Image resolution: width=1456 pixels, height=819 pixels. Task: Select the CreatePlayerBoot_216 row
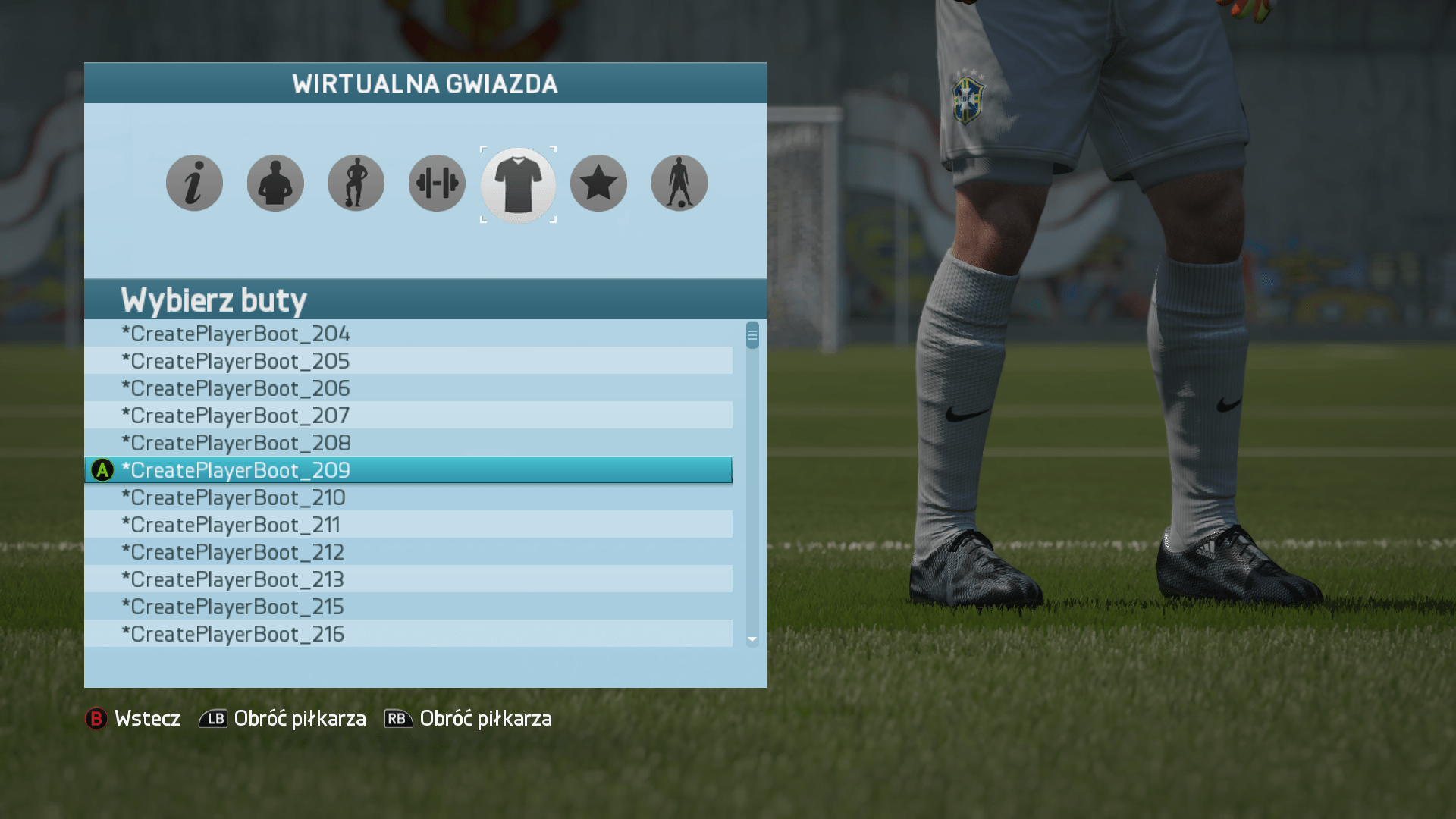pos(408,634)
